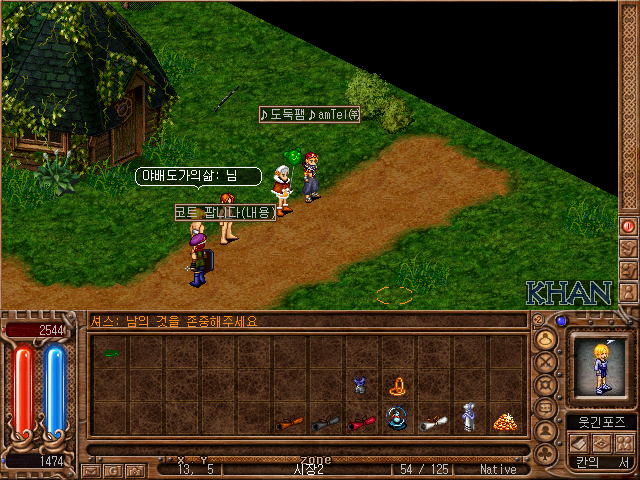Click the red power button on sidebar
The image size is (640, 480).
tap(629, 225)
